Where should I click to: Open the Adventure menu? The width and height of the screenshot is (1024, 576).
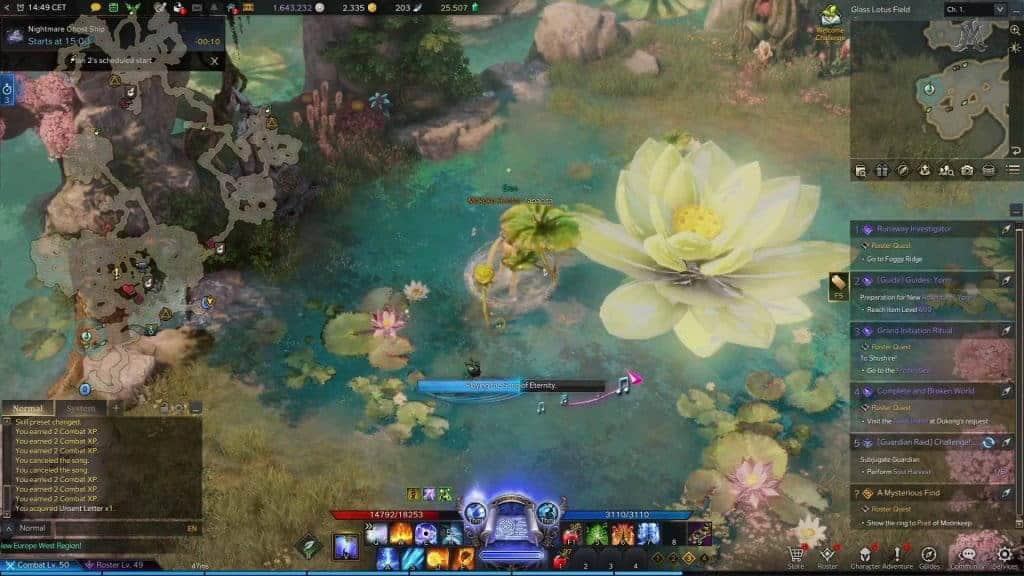(x=897, y=555)
